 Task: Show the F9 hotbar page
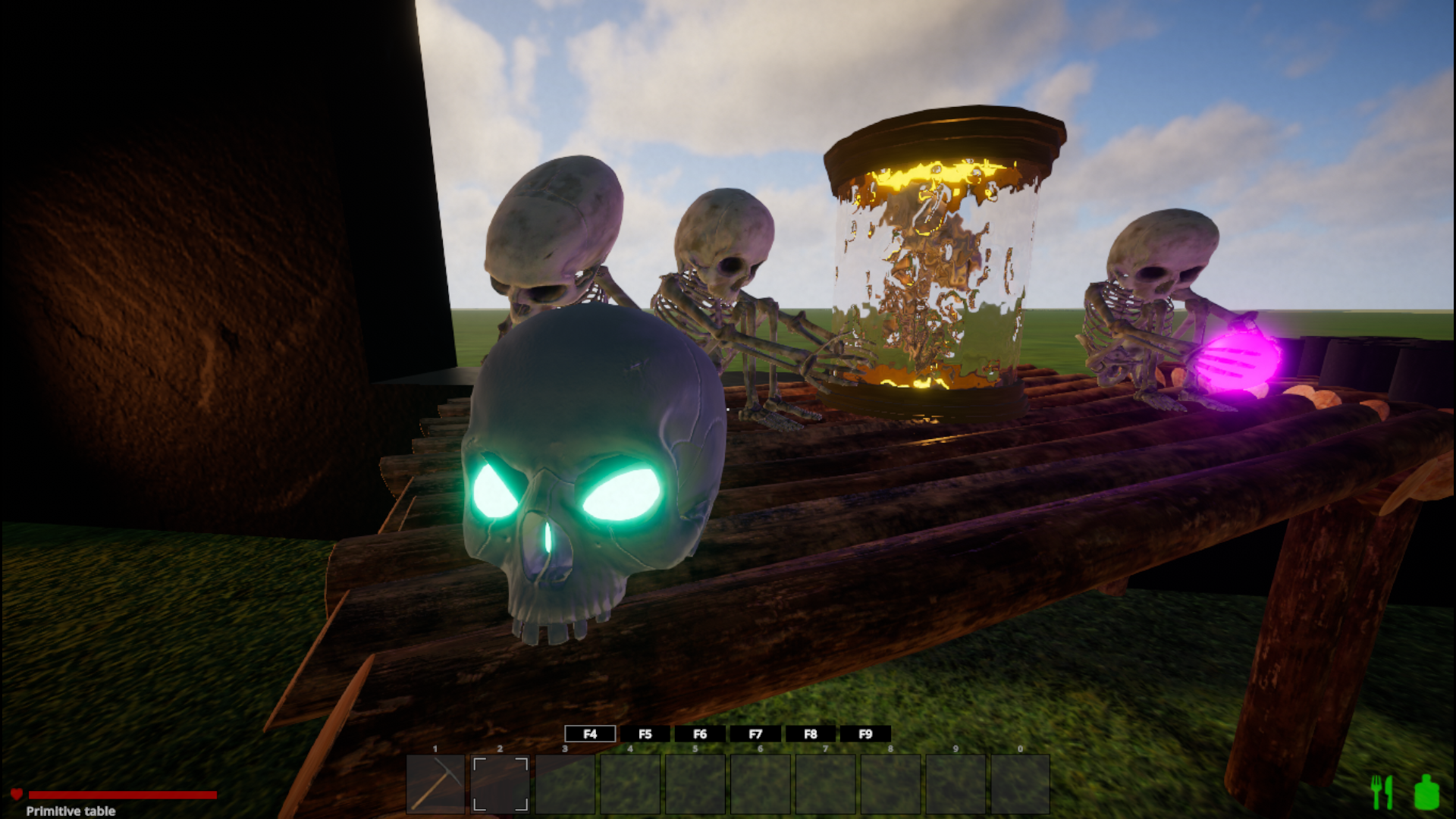tap(865, 734)
